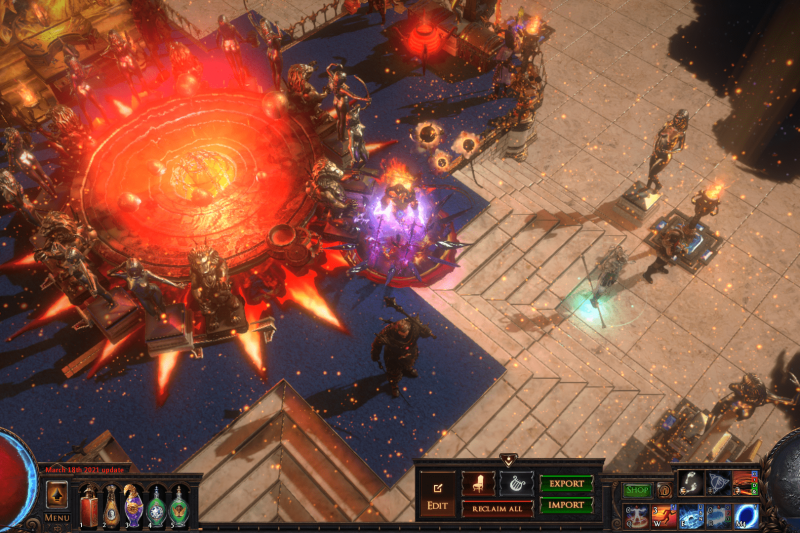Use the red flask in slot 1
This screenshot has width=800, height=533.
click(x=90, y=505)
